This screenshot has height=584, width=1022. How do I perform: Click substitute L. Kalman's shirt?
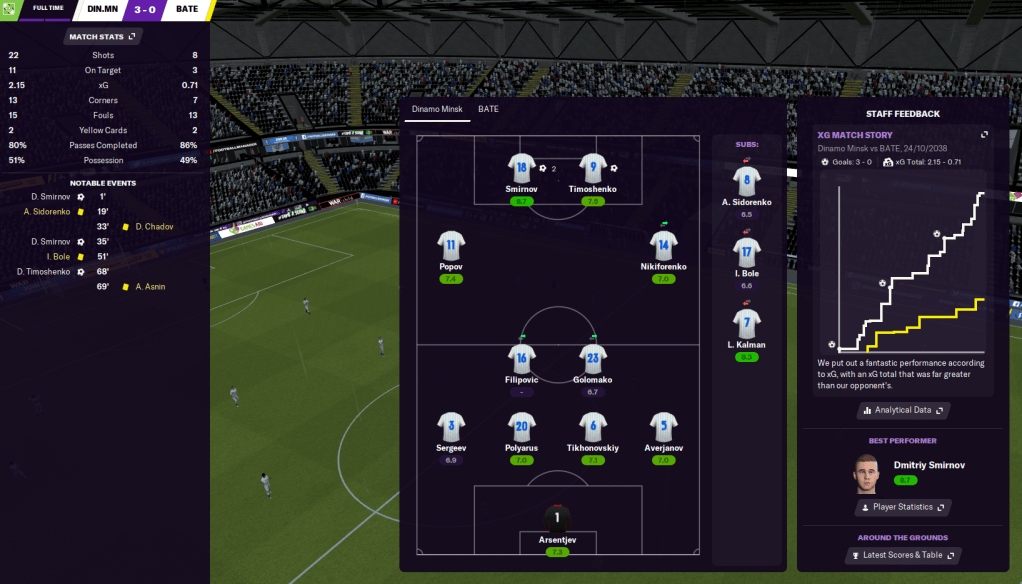(747, 323)
